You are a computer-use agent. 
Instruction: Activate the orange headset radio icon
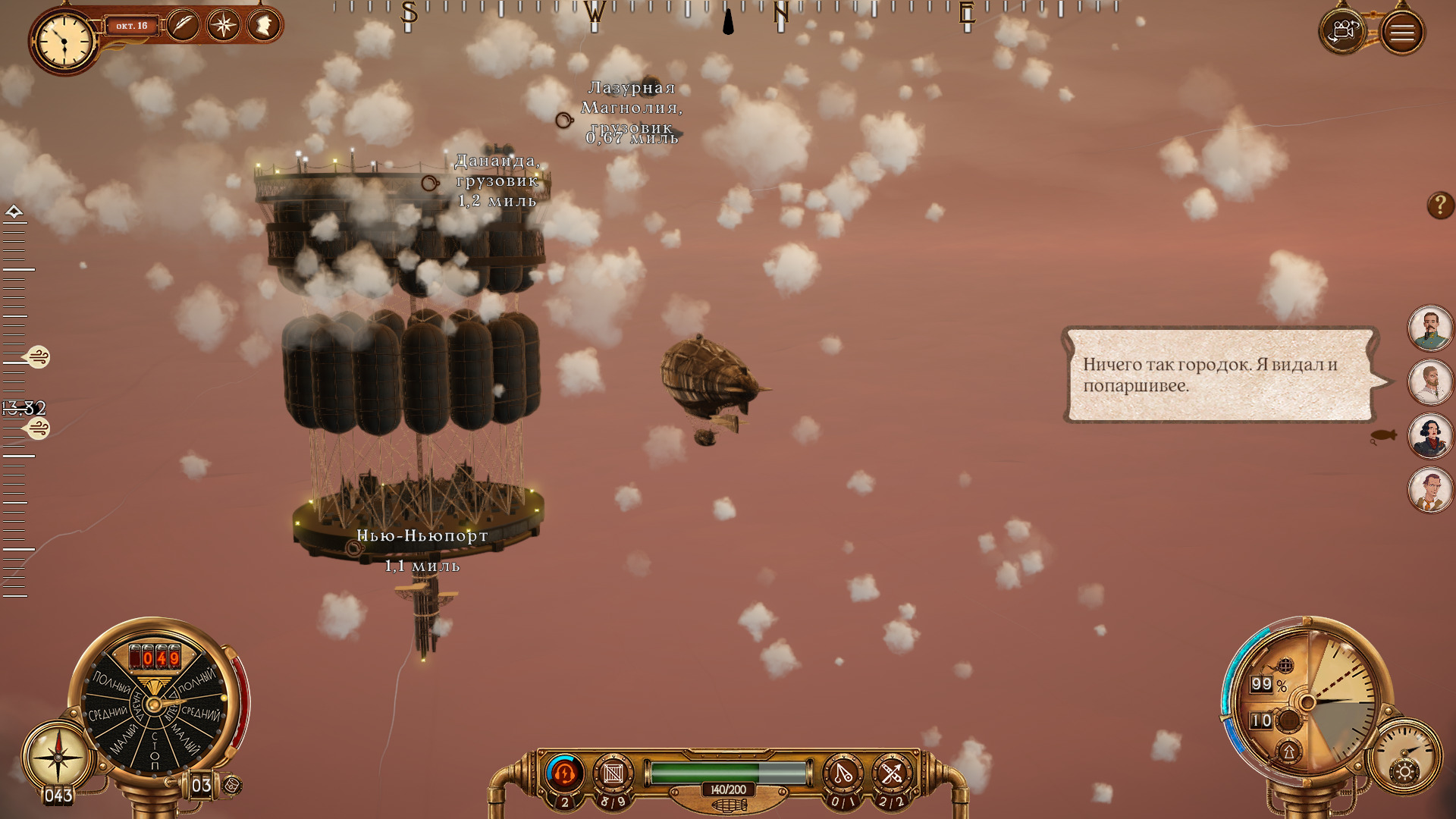564,773
